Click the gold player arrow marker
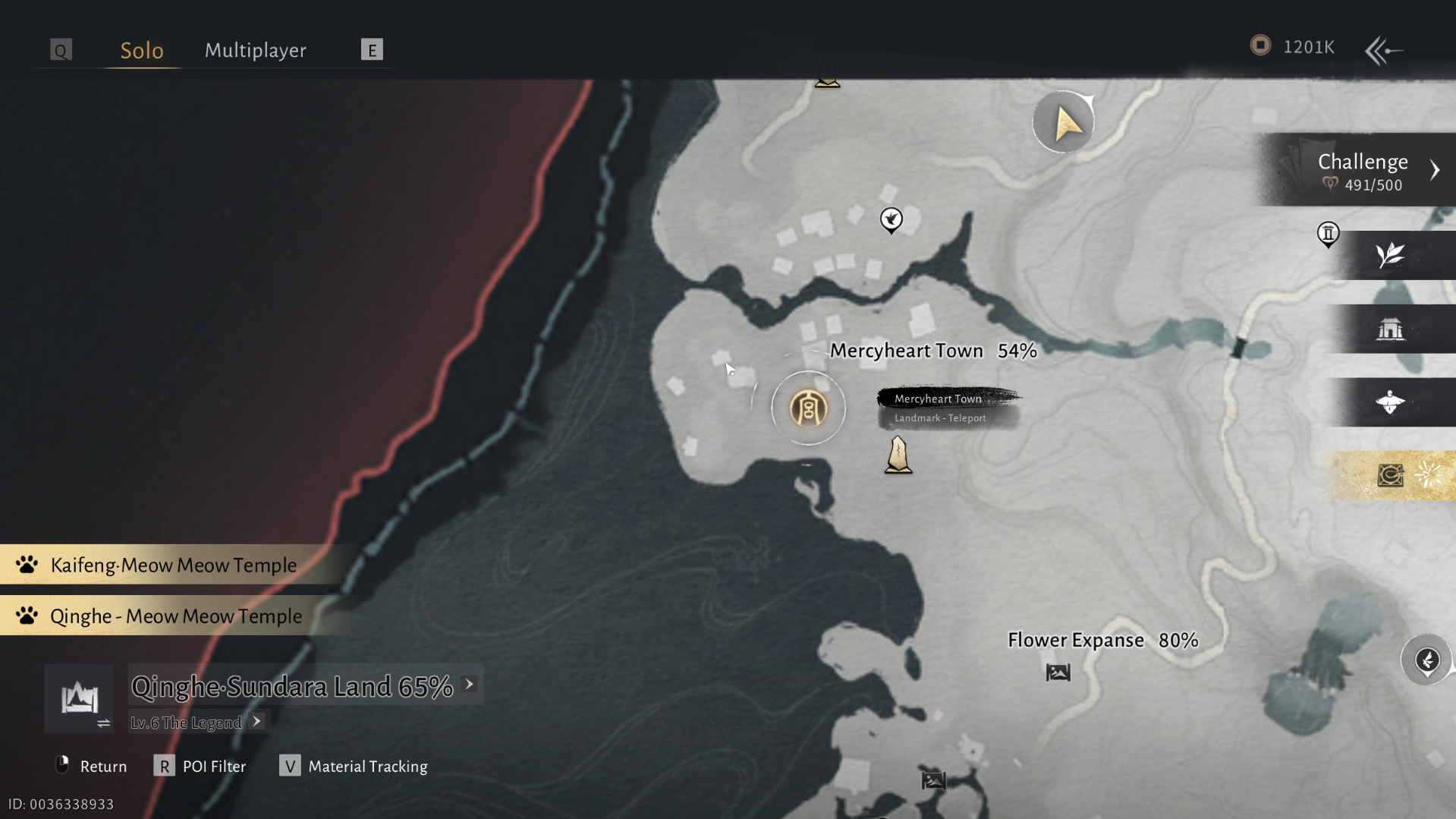The height and width of the screenshot is (819, 1456). (1064, 122)
